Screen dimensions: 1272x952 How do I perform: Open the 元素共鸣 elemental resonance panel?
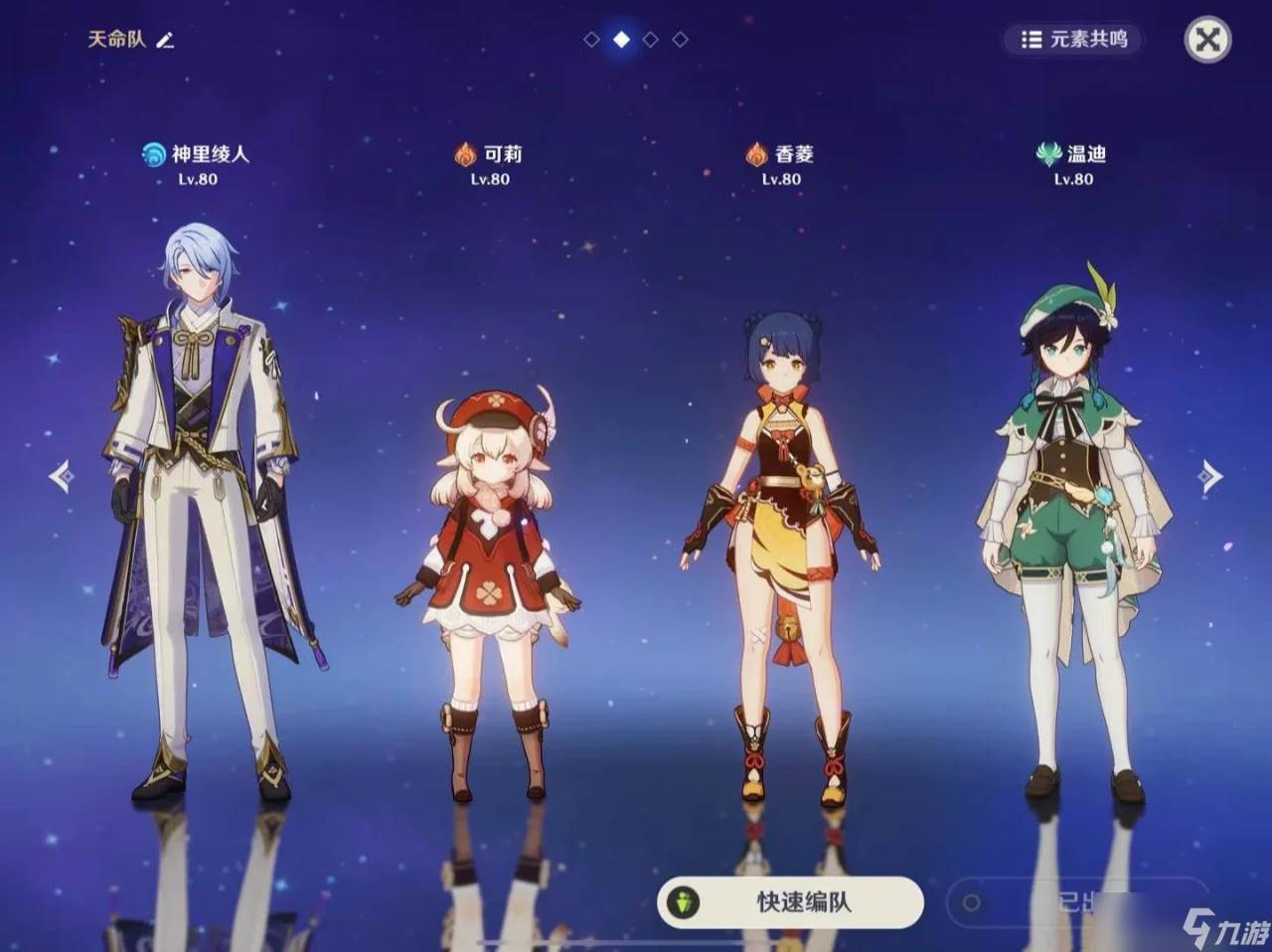pyautogui.click(x=1074, y=40)
